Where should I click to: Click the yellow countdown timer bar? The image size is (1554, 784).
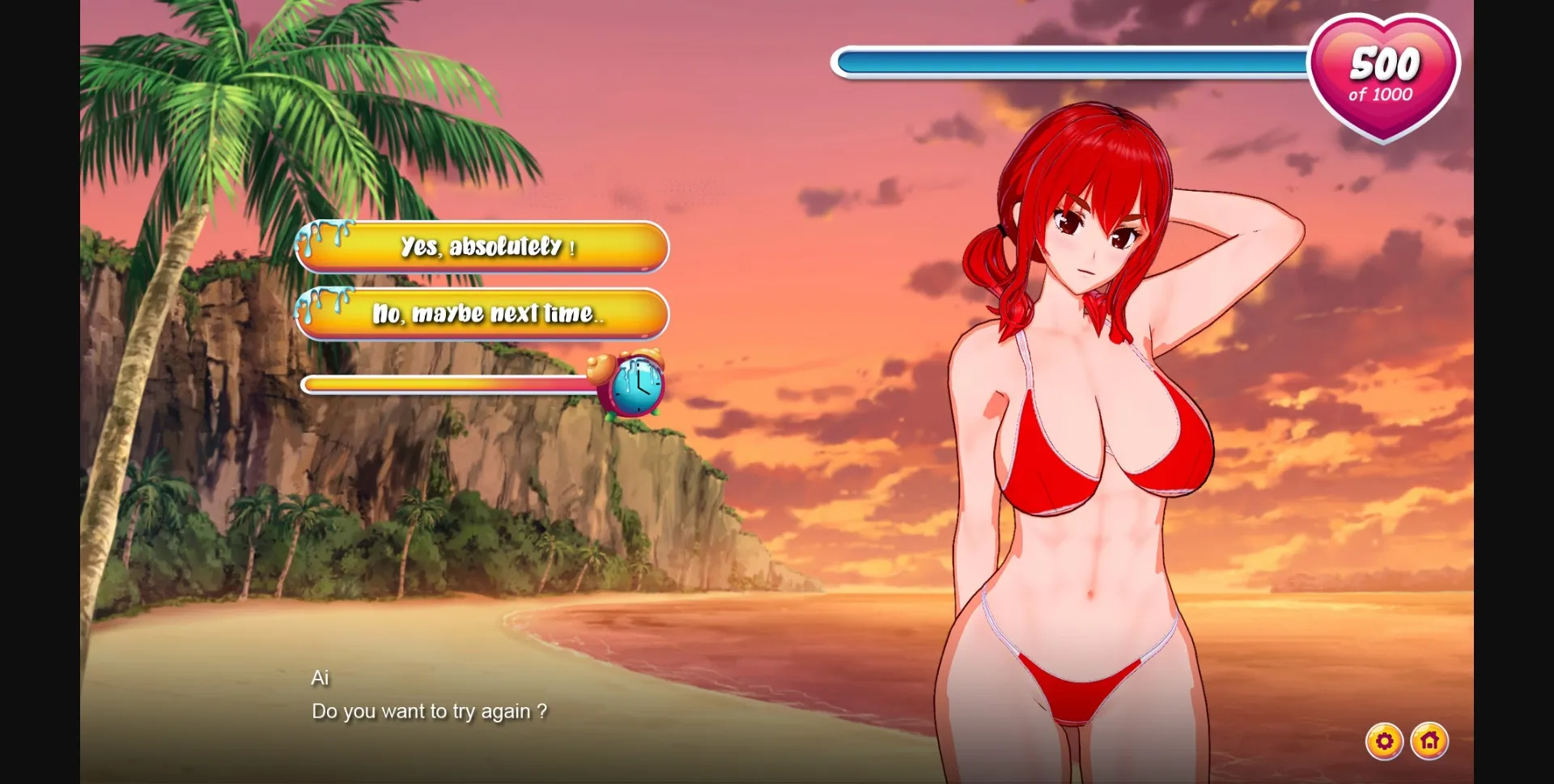445,386
